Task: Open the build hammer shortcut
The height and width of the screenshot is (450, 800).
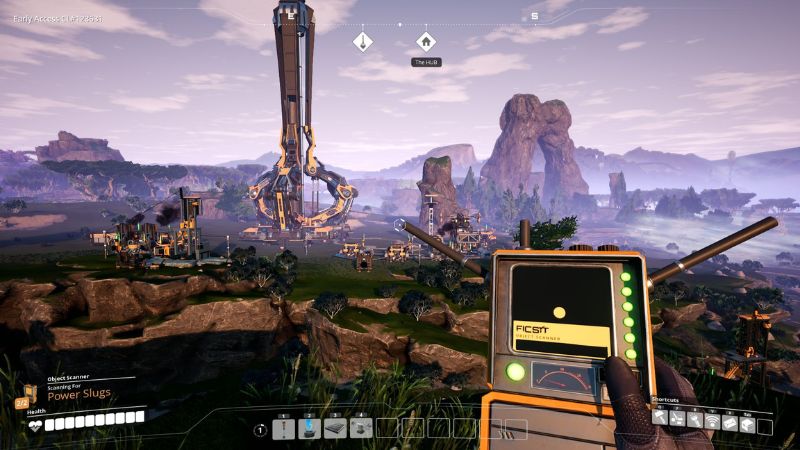Action: [660, 420]
